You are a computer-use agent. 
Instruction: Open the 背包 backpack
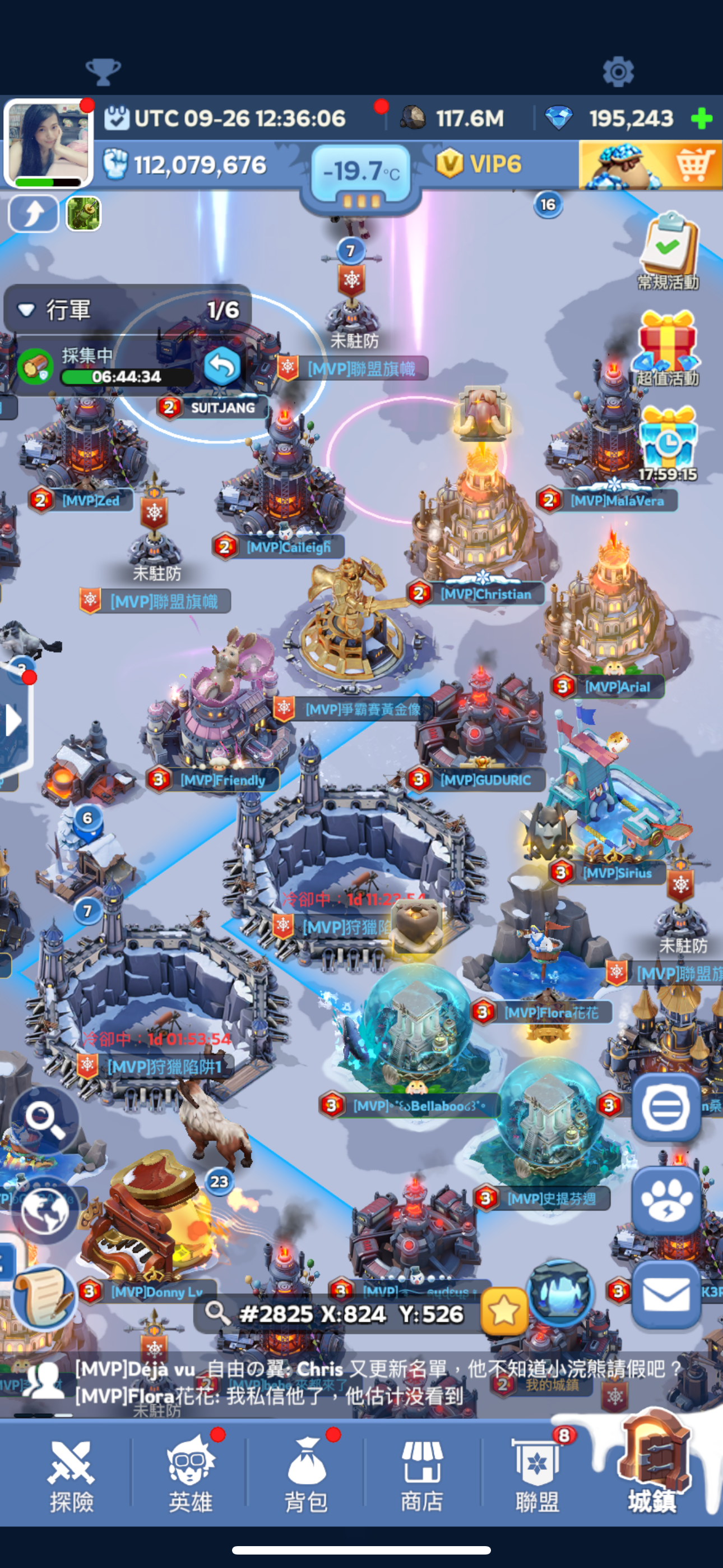pyautogui.click(x=307, y=1475)
